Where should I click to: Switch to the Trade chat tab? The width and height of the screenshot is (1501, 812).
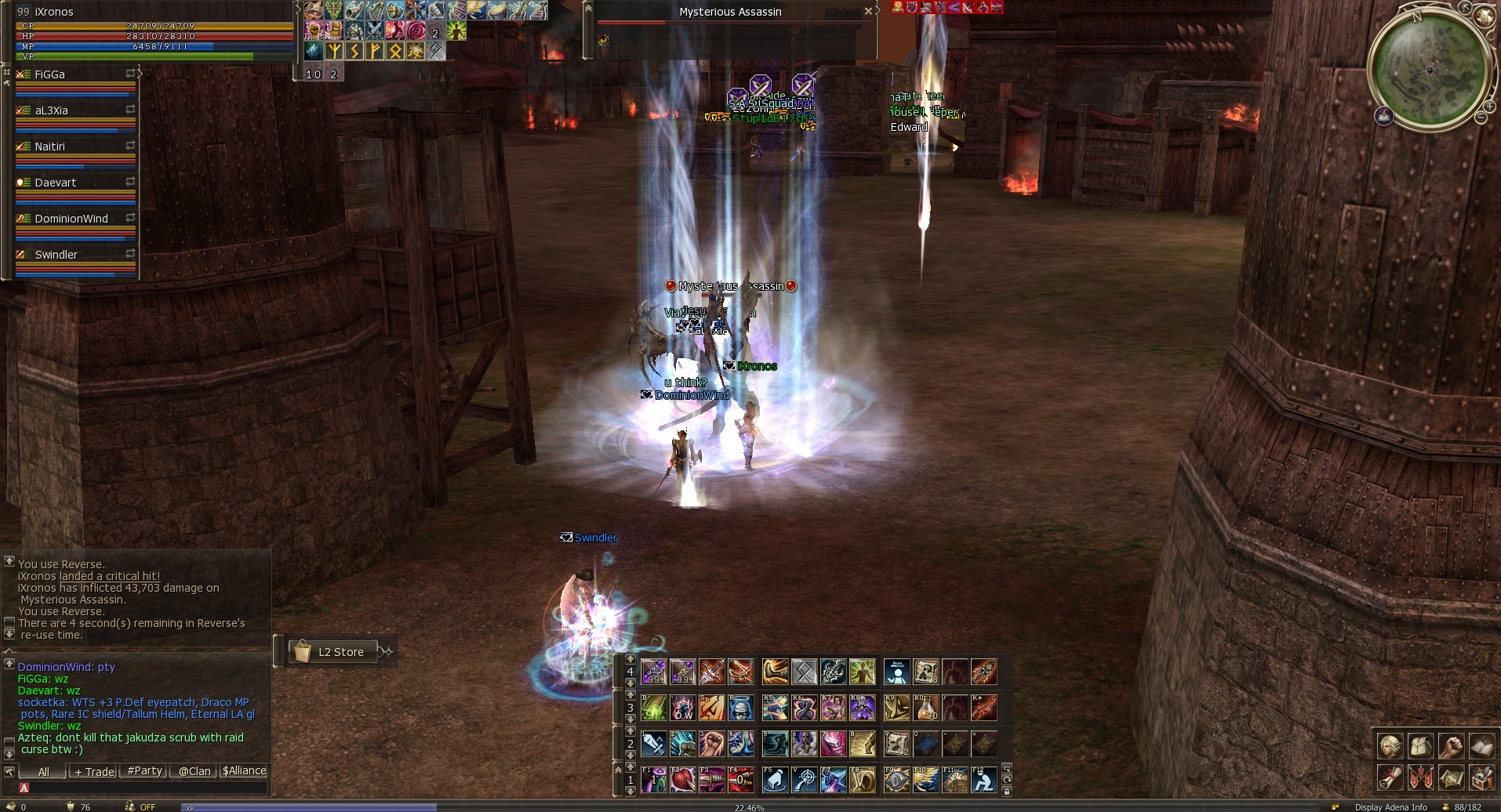(x=94, y=771)
